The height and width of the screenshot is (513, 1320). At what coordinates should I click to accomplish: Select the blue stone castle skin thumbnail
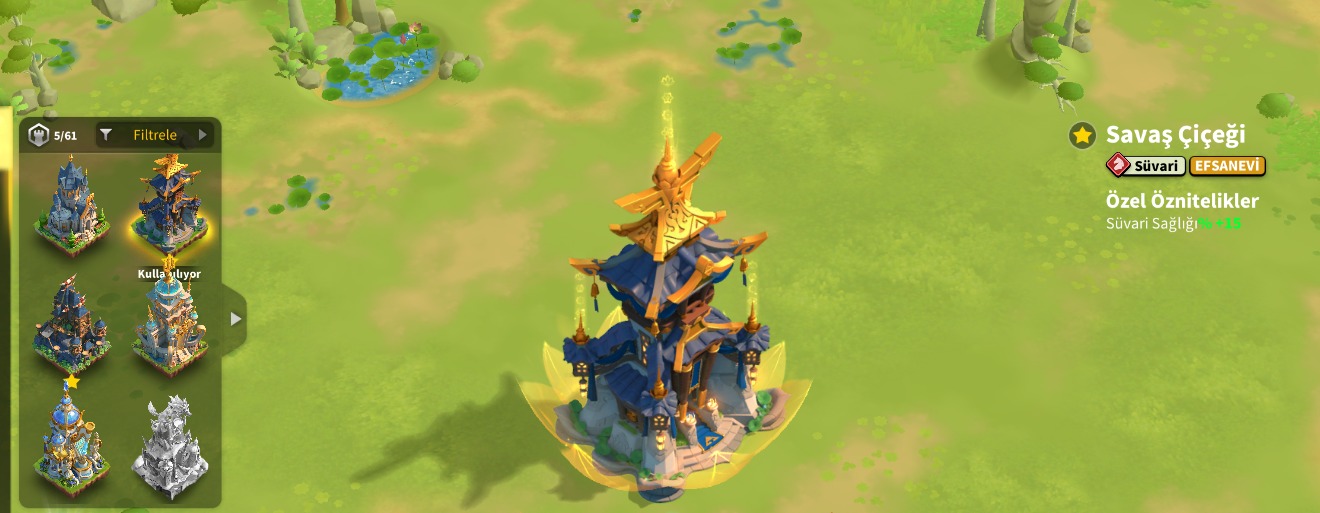[x=70, y=205]
